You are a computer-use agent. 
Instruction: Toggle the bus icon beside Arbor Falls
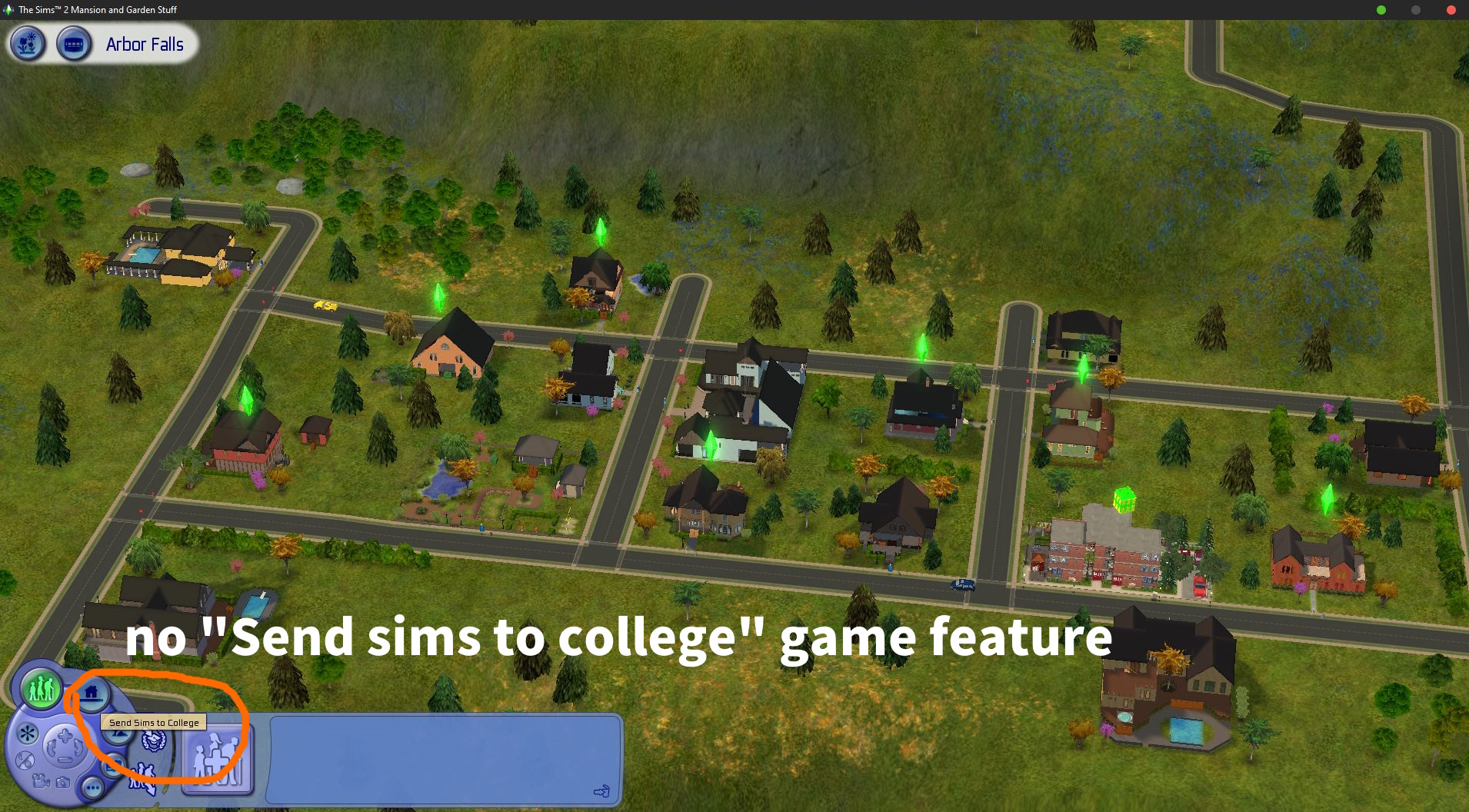(75, 45)
